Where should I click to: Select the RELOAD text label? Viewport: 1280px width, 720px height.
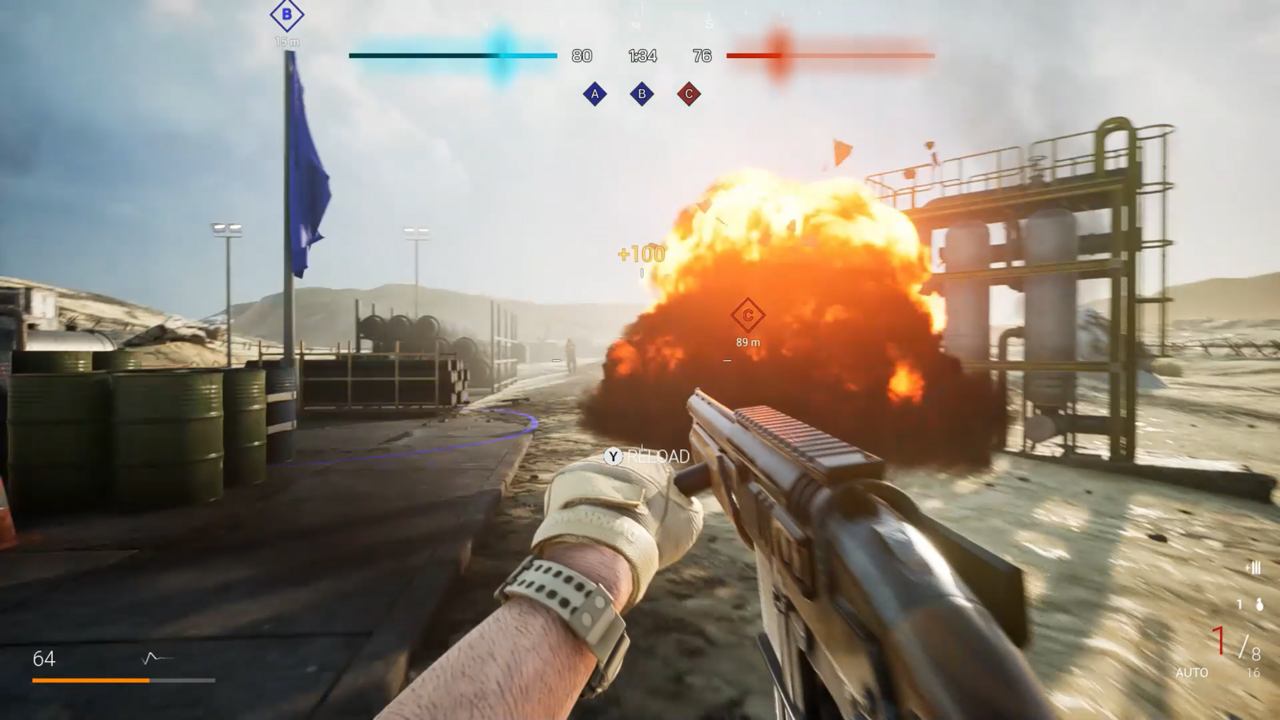[658, 456]
